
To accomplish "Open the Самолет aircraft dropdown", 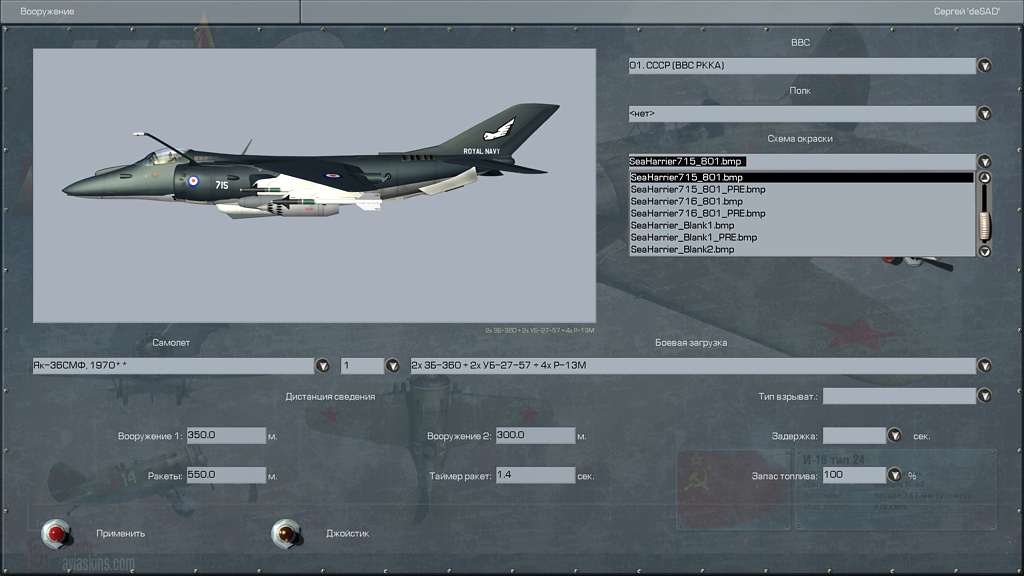I will point(322,366).
